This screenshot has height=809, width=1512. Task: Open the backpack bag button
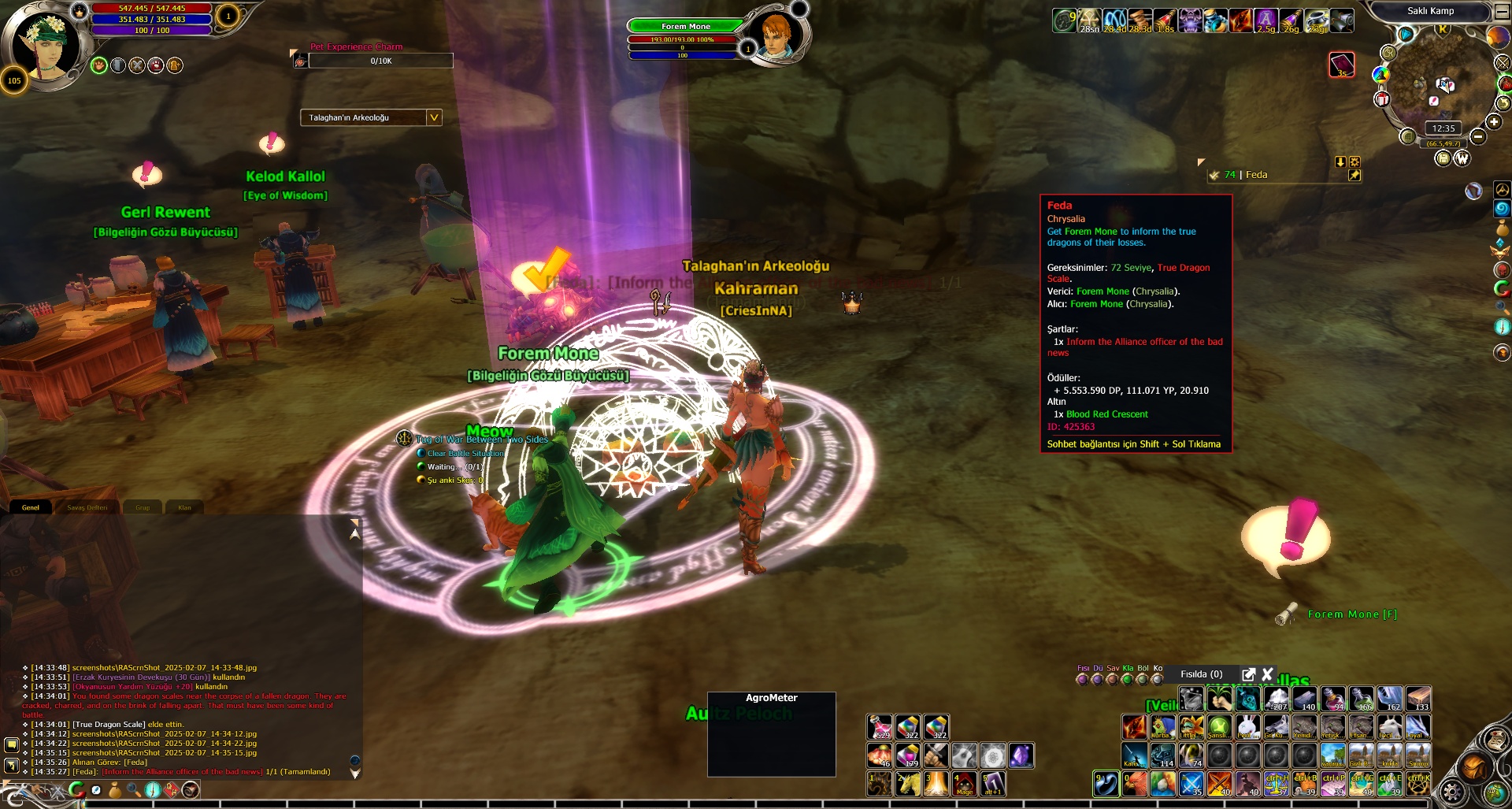coord(1474,766)
